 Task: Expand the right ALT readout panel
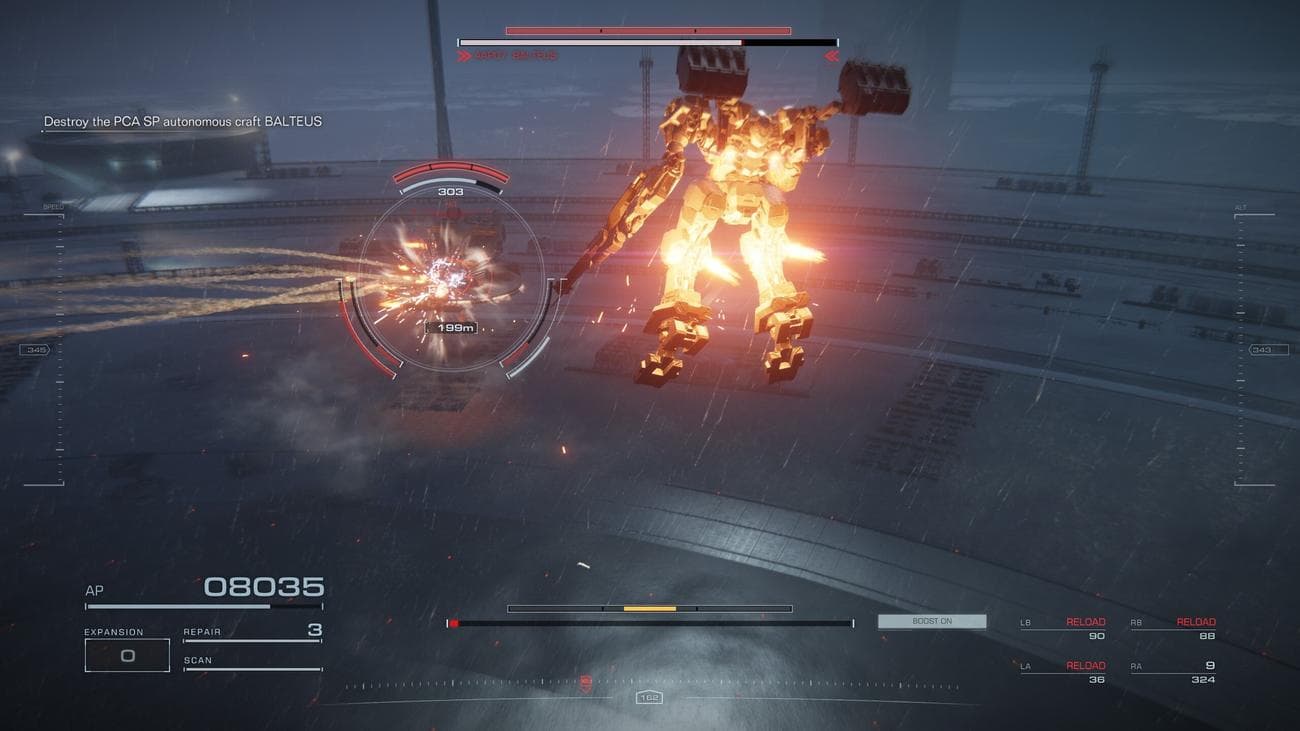coord(1239,207)
